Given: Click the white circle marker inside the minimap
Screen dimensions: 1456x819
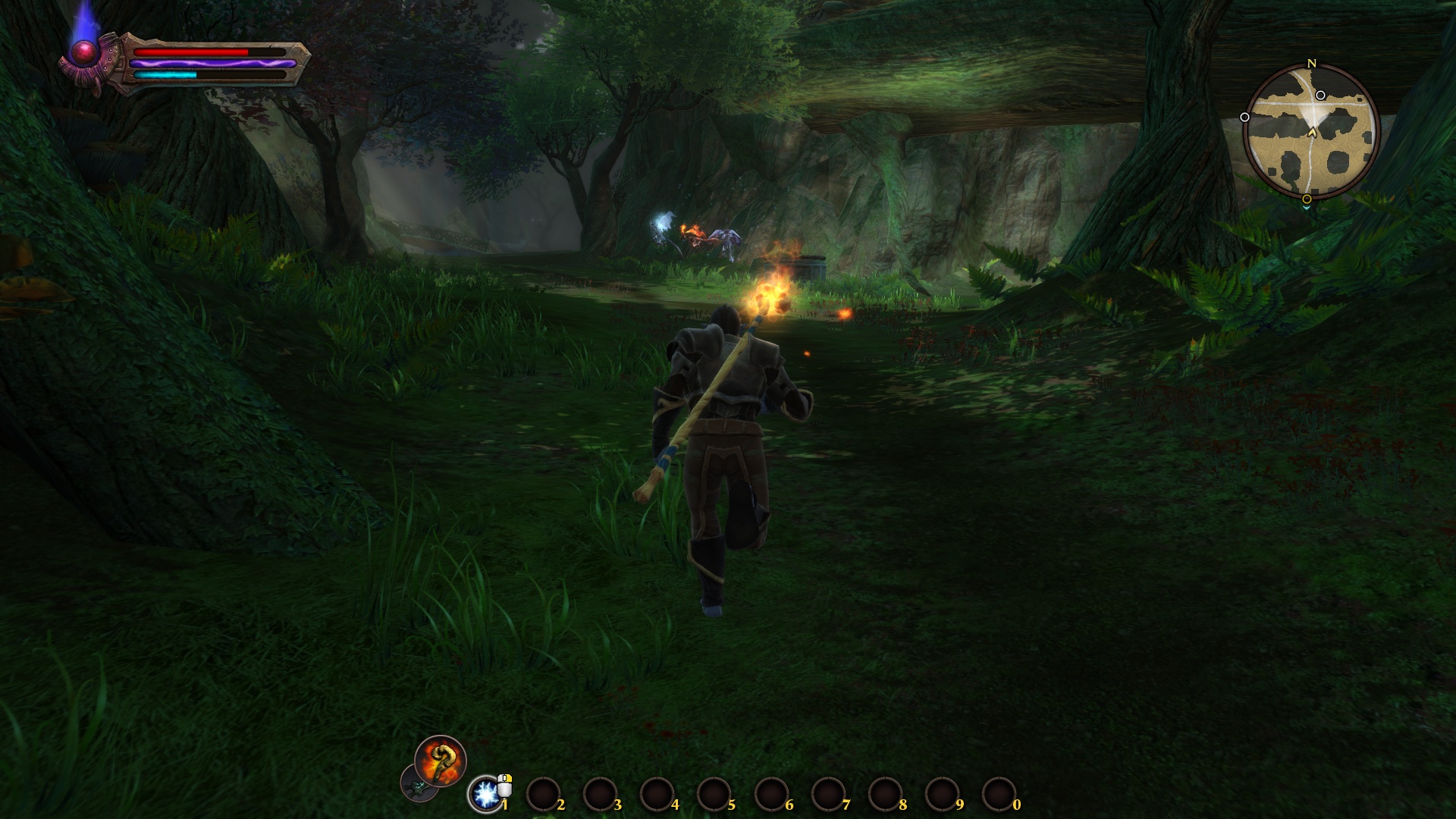Looking at the screenshot, I should [x=1320, y=96].
